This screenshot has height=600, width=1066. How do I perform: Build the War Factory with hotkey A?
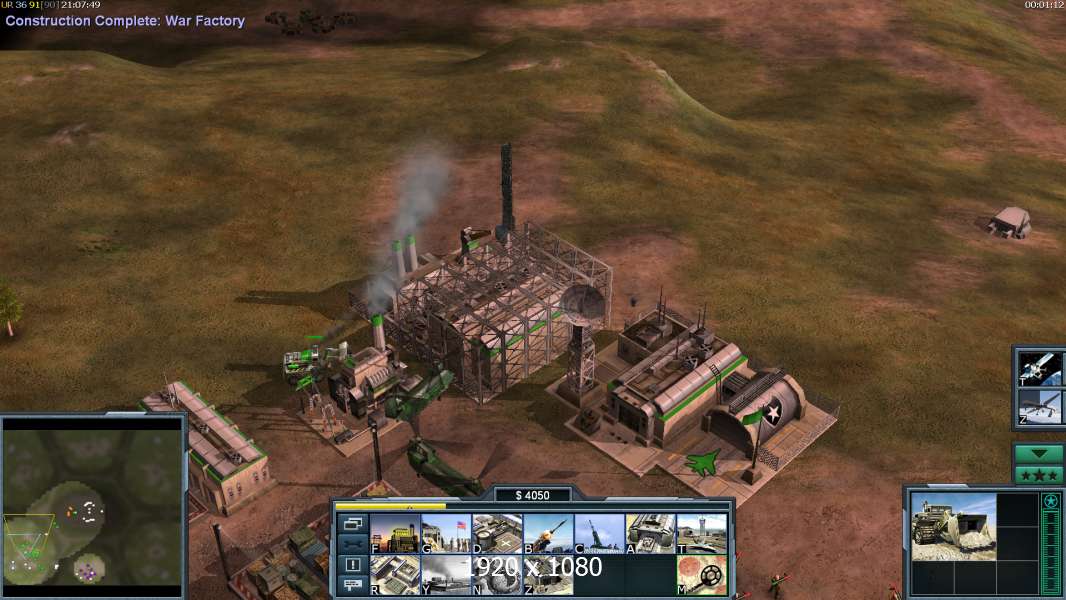point(650,534)
